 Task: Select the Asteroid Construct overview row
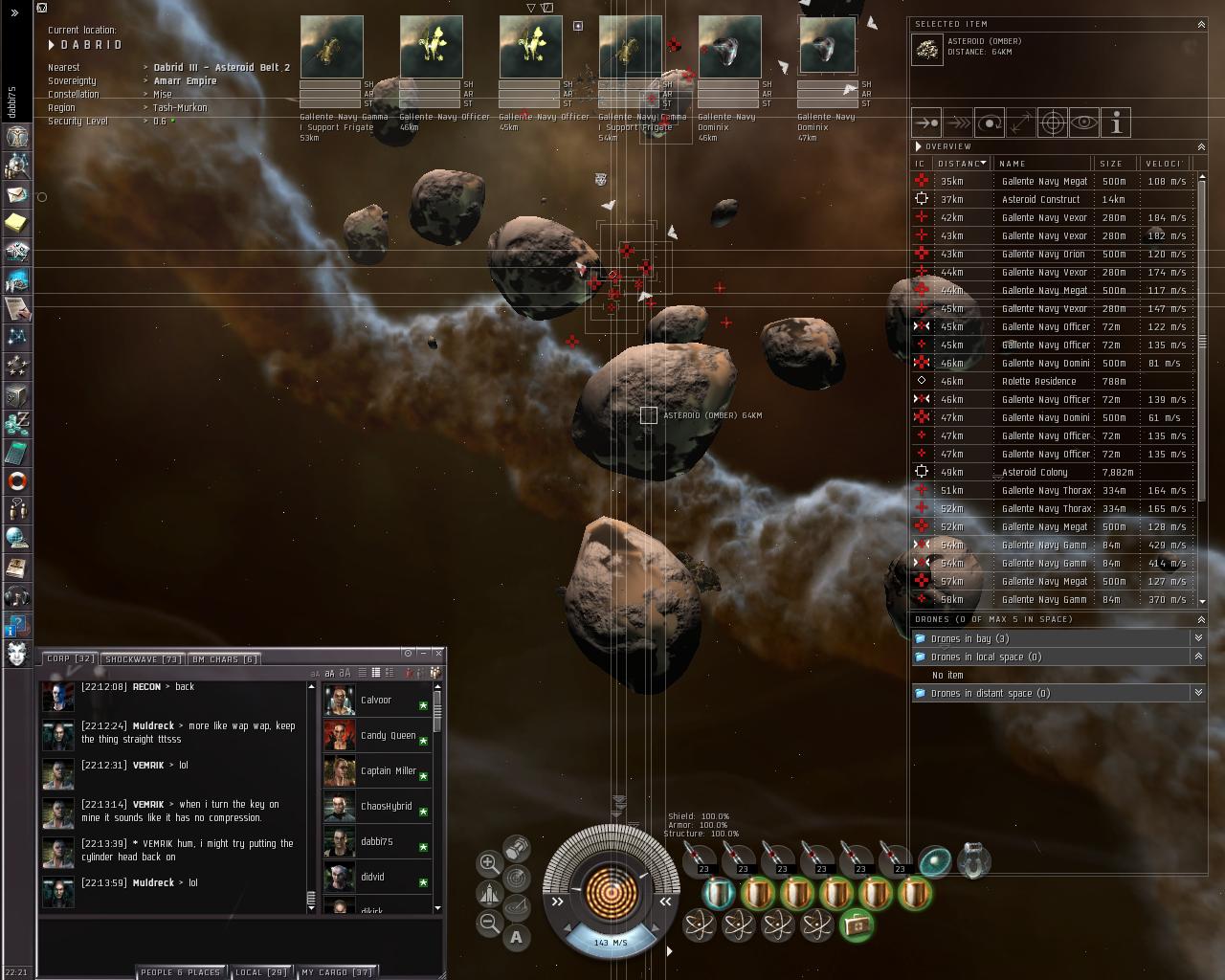click(x=1040, y=199)
